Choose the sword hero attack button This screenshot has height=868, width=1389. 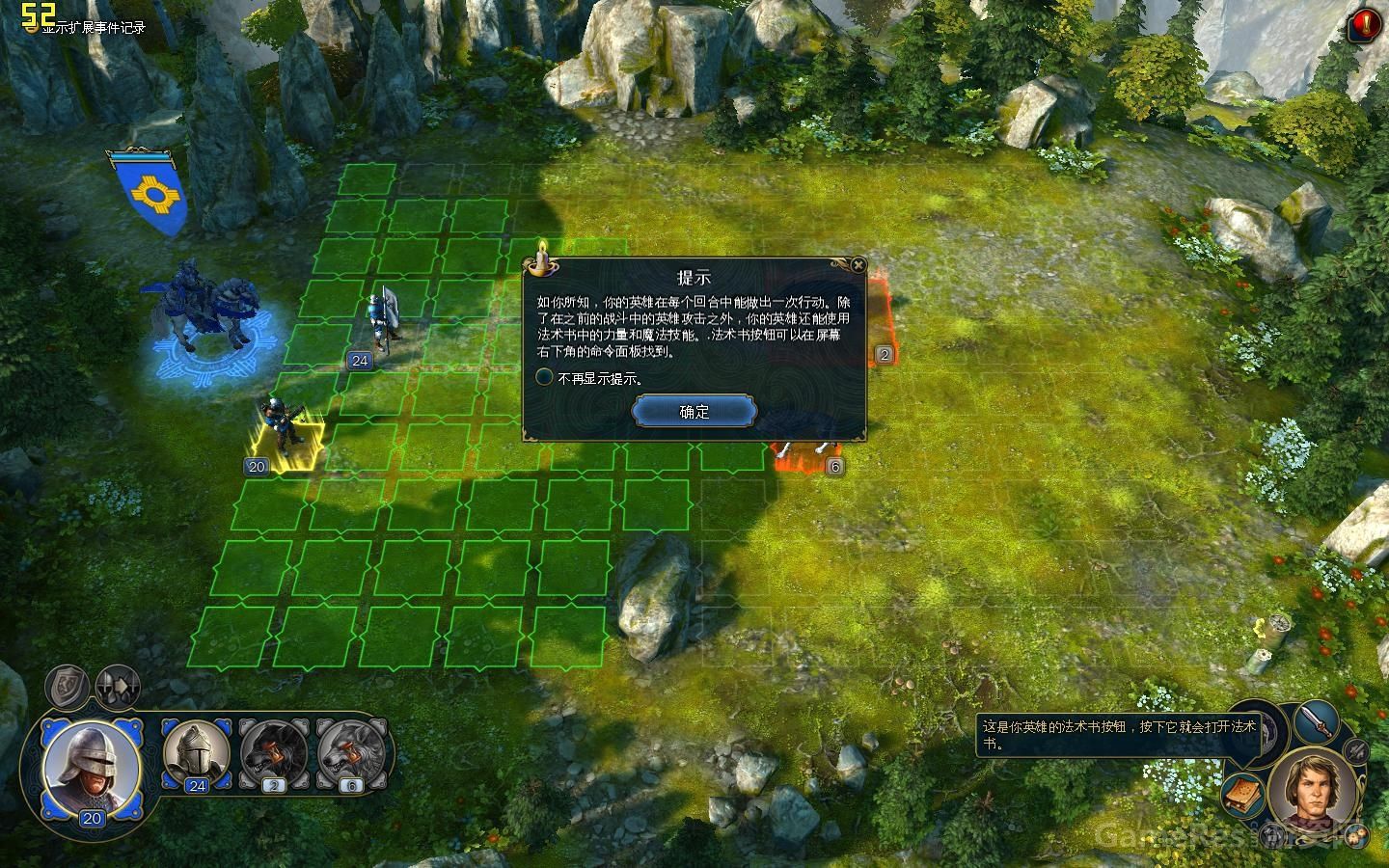click(1318, 719)
